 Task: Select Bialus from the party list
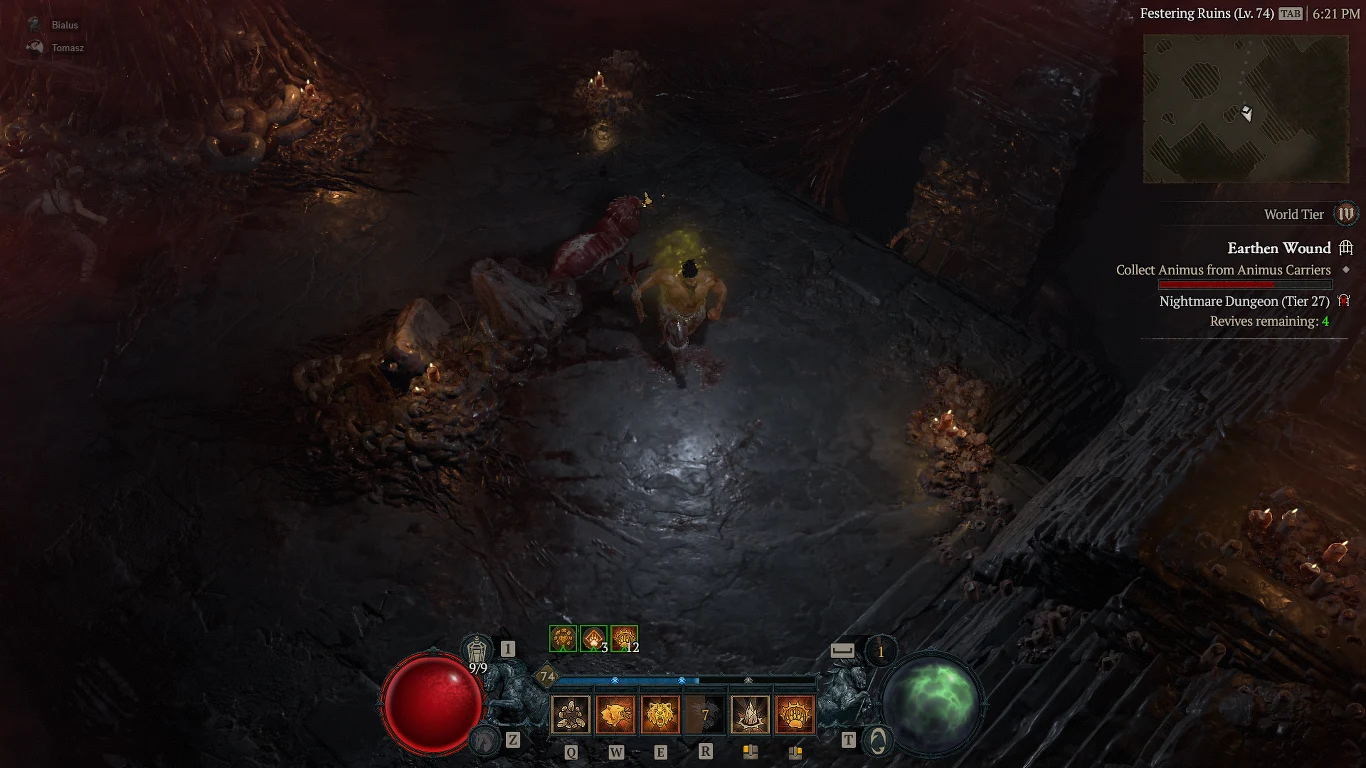pyautogui.click(x=62, y=24)
